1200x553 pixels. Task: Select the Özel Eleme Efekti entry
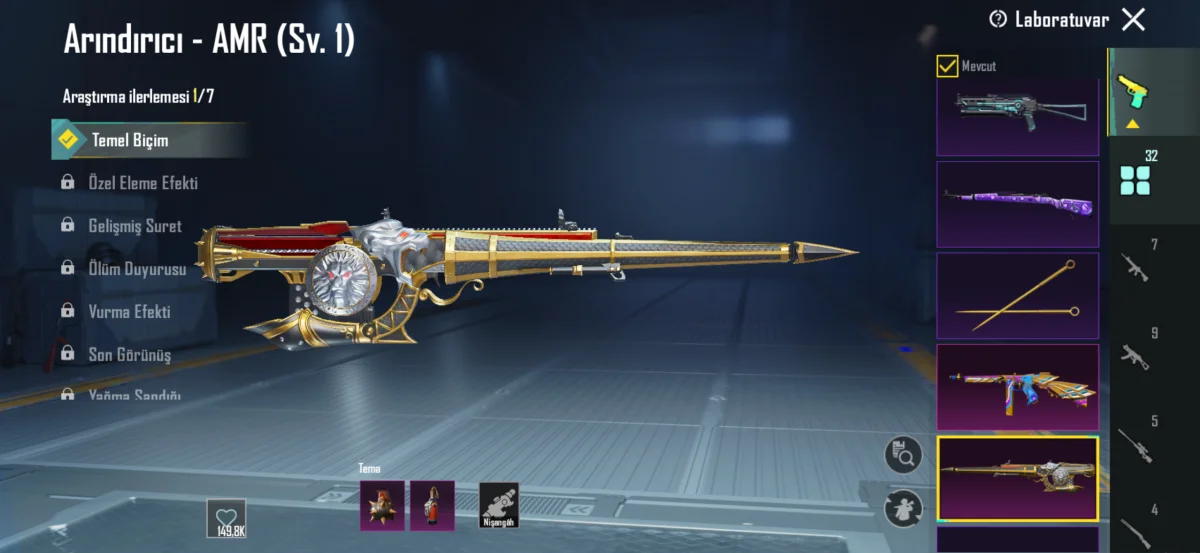point(144,183)
